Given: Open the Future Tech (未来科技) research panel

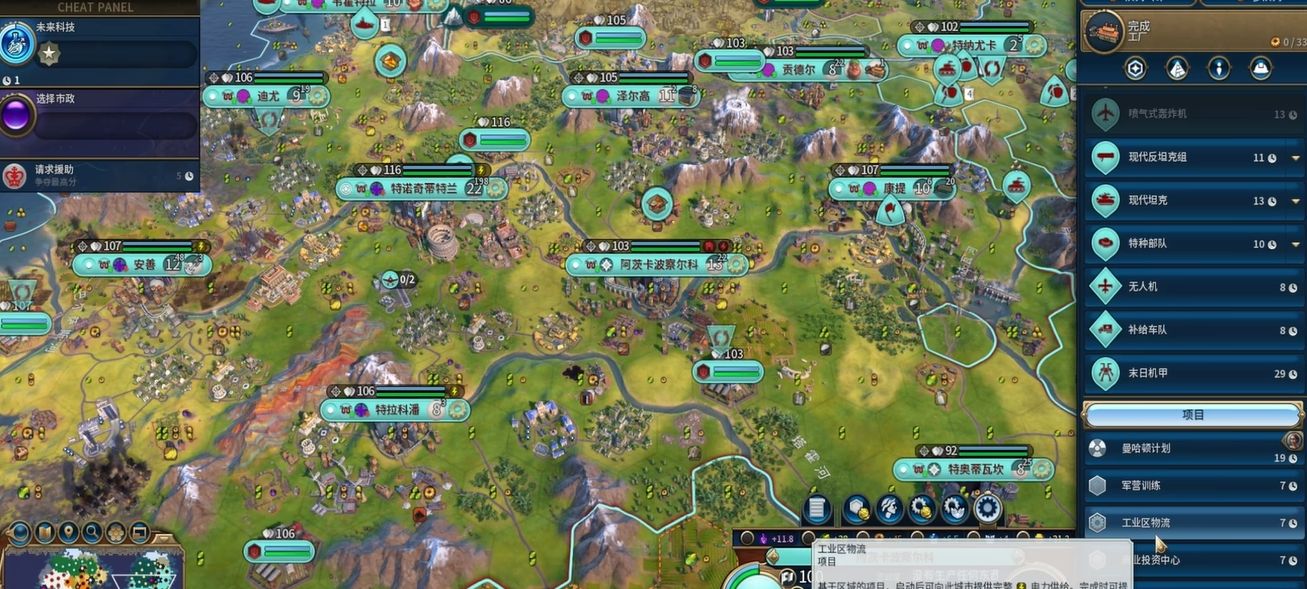Looking at the screenshot, I should 100,46.
